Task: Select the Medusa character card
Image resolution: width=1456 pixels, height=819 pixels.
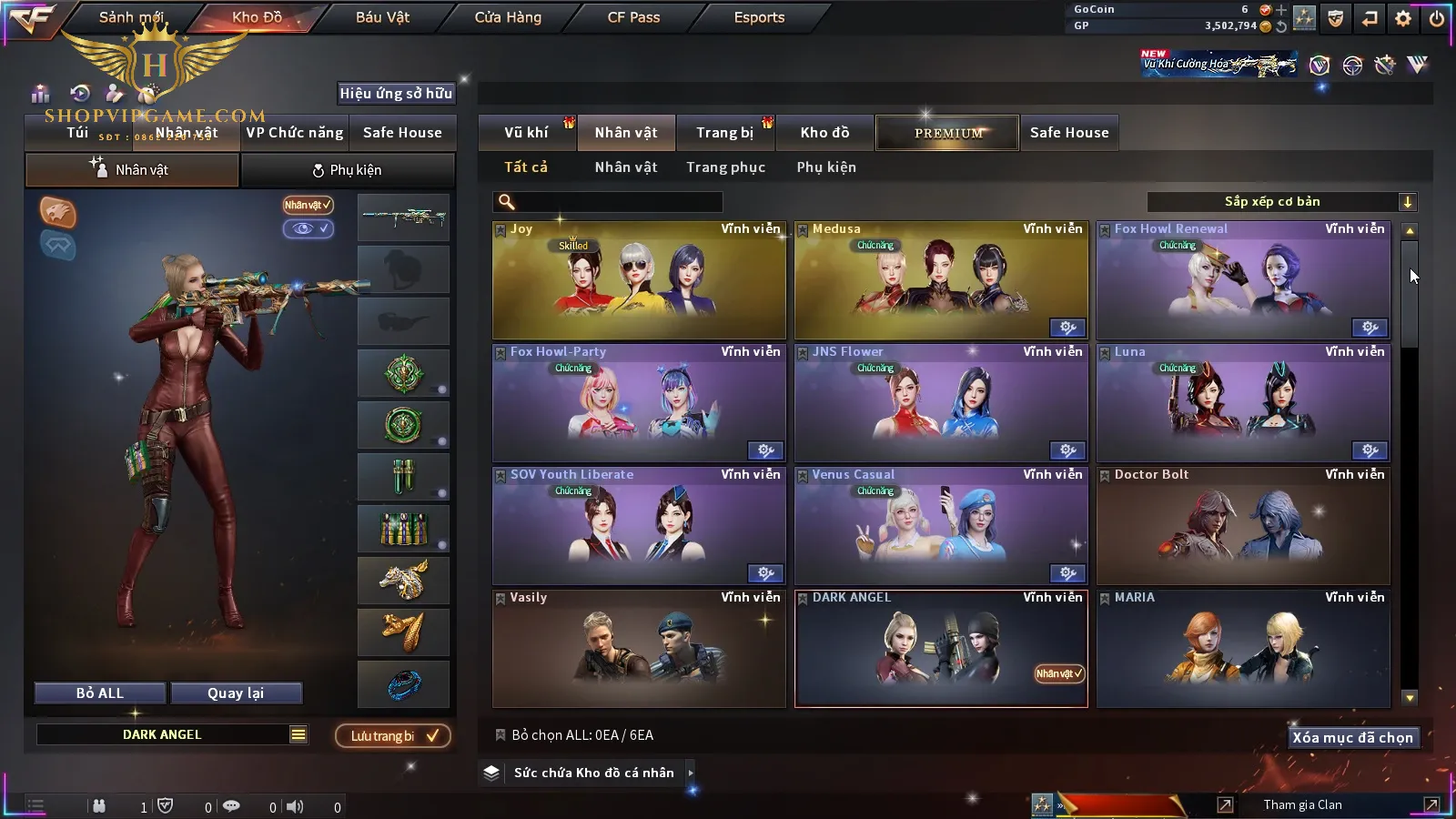Action: coord(941,280)
